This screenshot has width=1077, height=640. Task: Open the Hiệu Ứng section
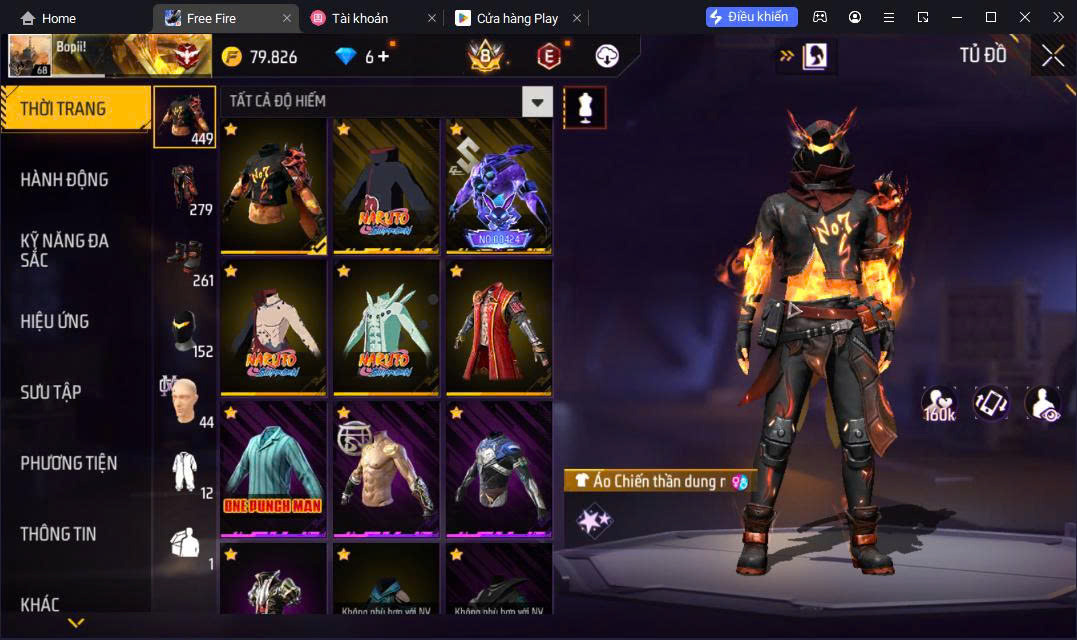click(x=55, y=321)
